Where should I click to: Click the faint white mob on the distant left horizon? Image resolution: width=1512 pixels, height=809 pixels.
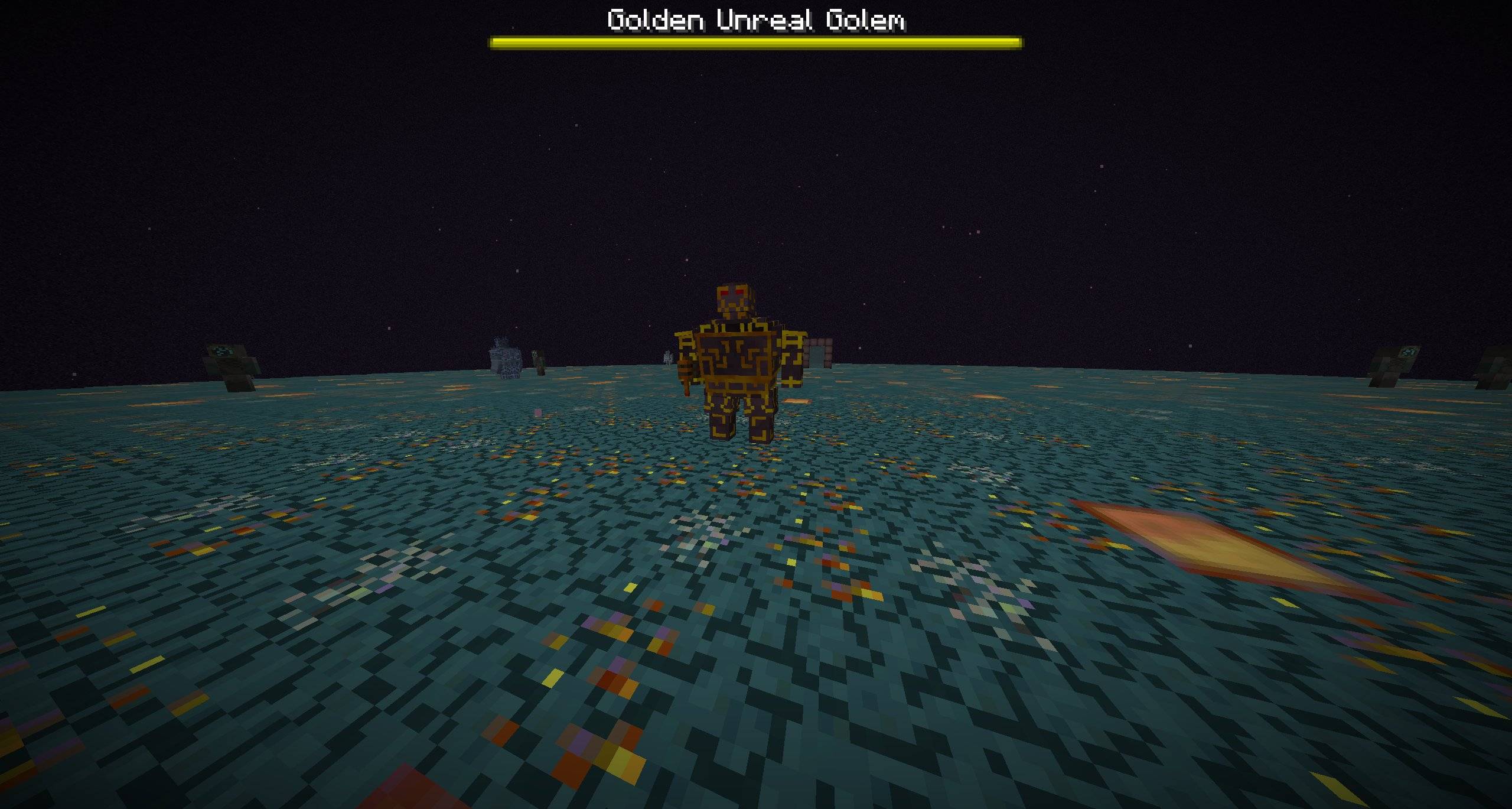point(667,357)
